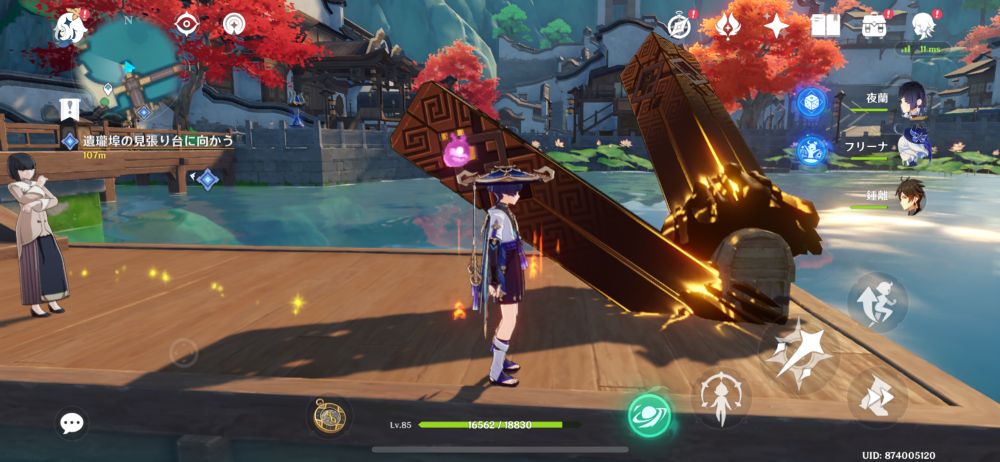Open the chat speech bubble
This screenshot has width=1000, height=462.
pos(71,423)
